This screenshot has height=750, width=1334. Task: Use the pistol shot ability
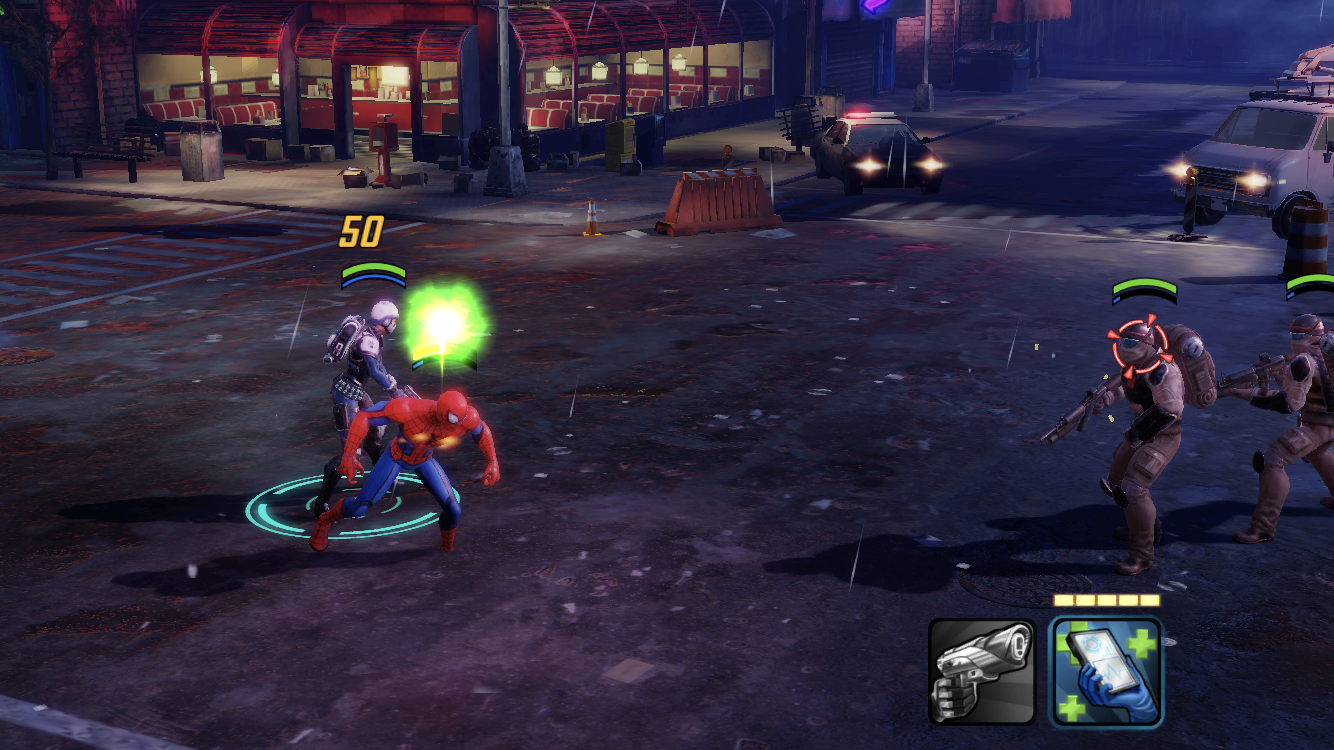[981, 671]
